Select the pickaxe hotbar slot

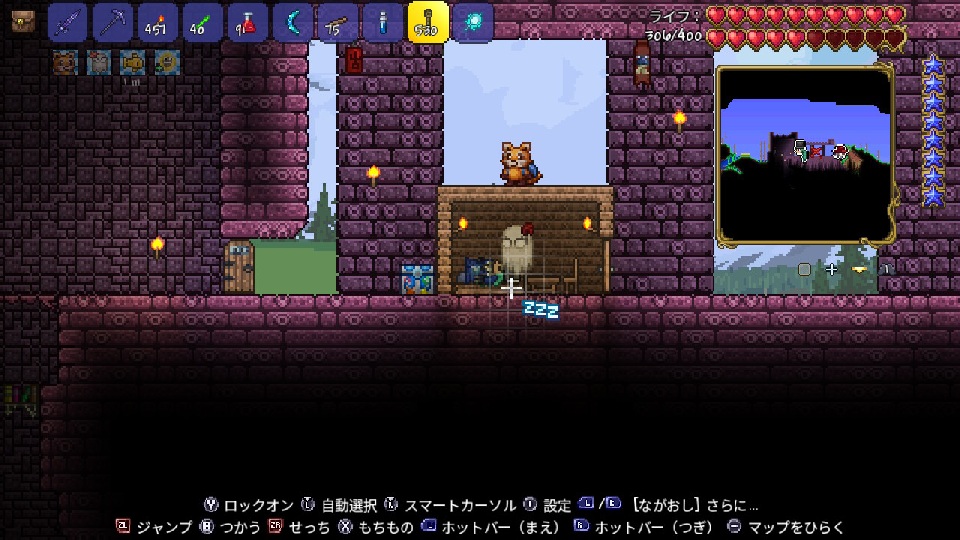113,22
